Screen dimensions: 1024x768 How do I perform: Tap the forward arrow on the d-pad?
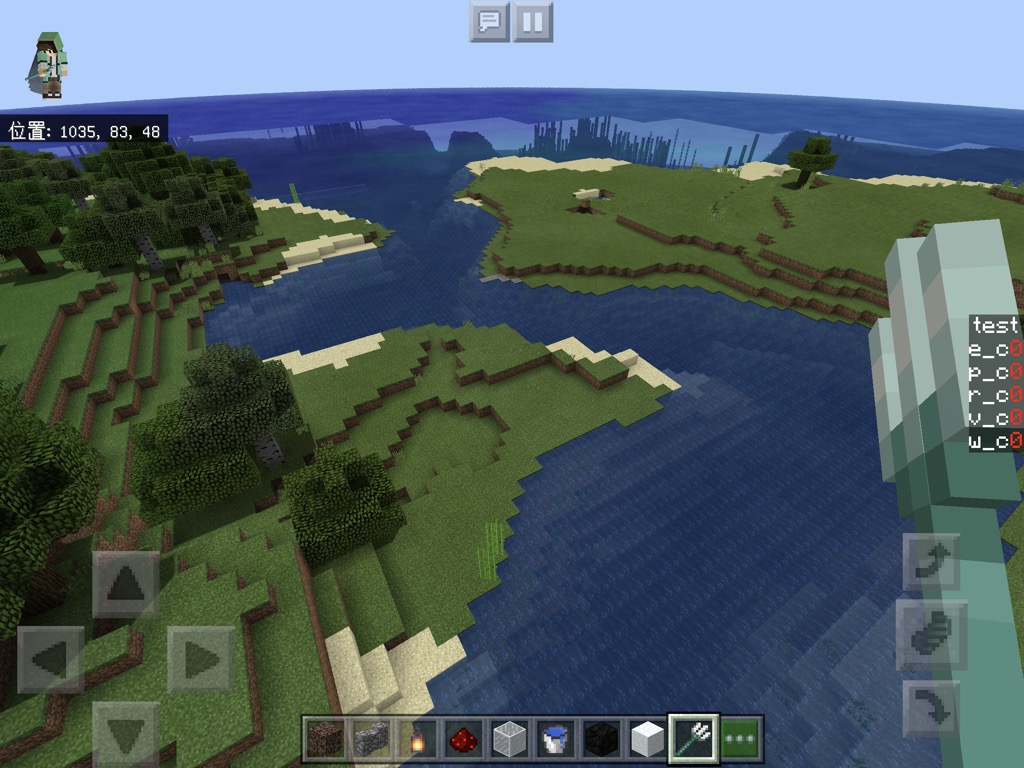[x=126, y=584]
